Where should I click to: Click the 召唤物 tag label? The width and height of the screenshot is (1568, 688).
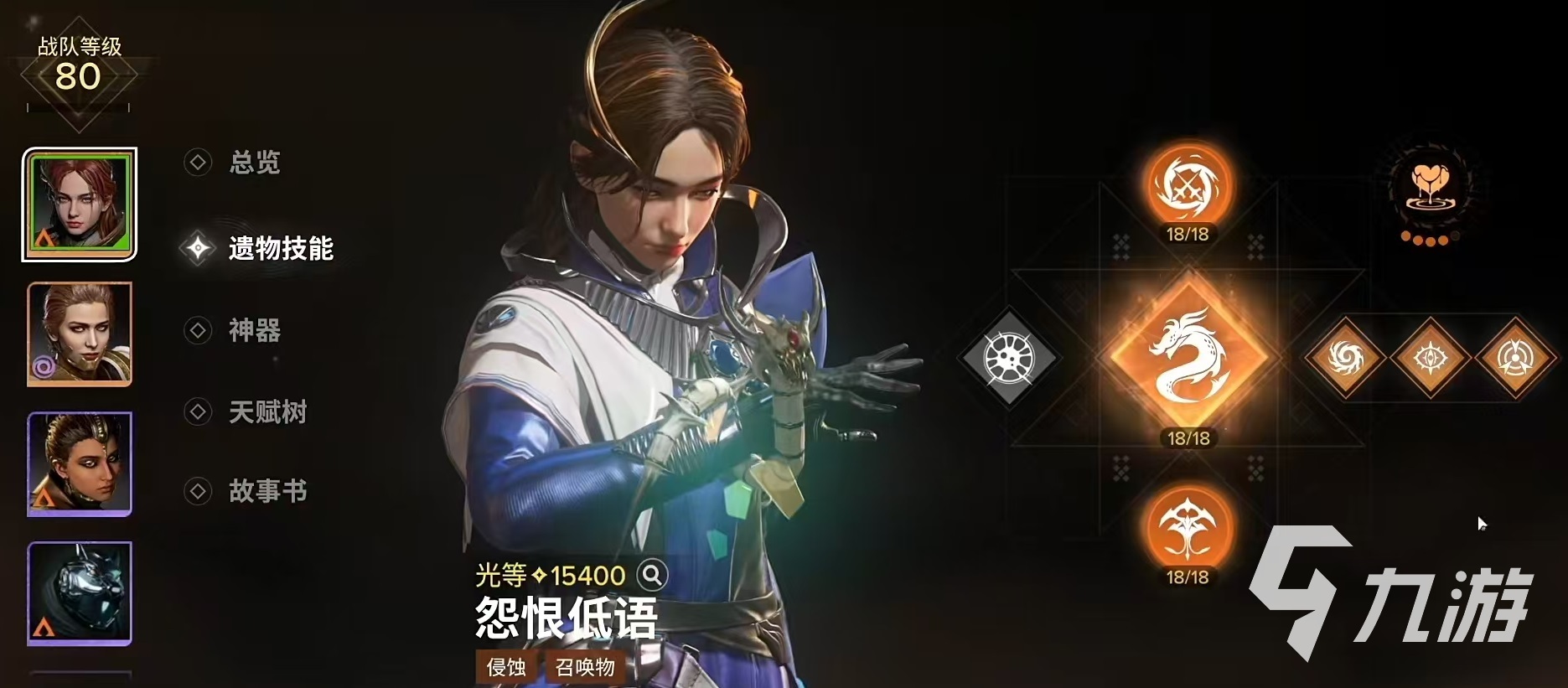[587, 668]
